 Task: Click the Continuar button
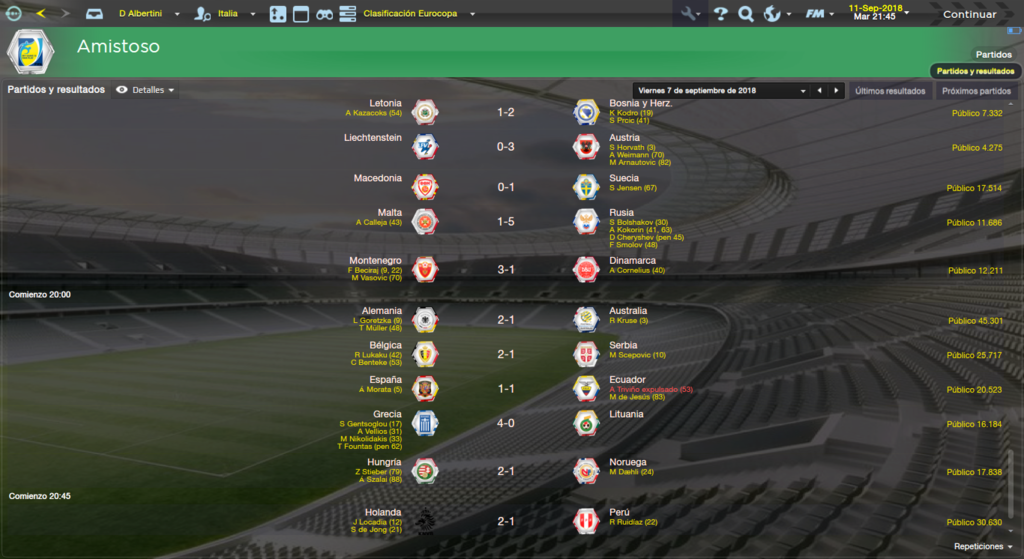pos(969,14)
